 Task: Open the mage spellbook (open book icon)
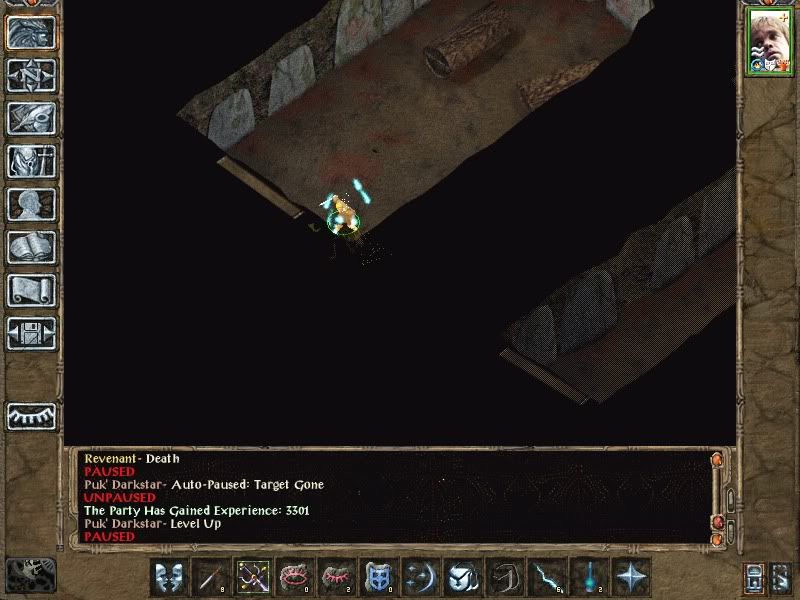pyautogui.click(x=30, y=247)
